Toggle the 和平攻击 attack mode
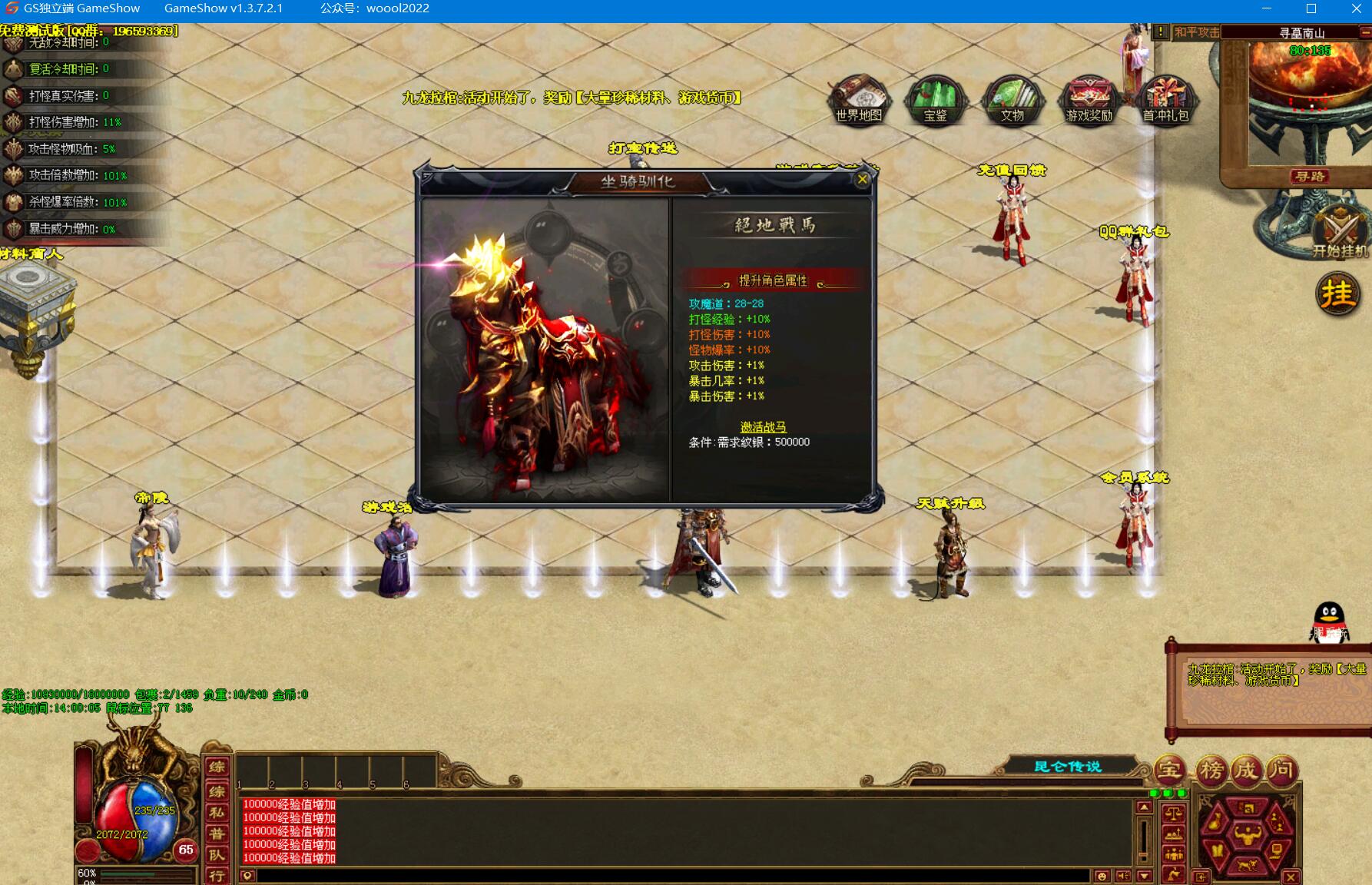Image resolution: width=1372 pixels, height=885 pixels. tap(1196, 32)
